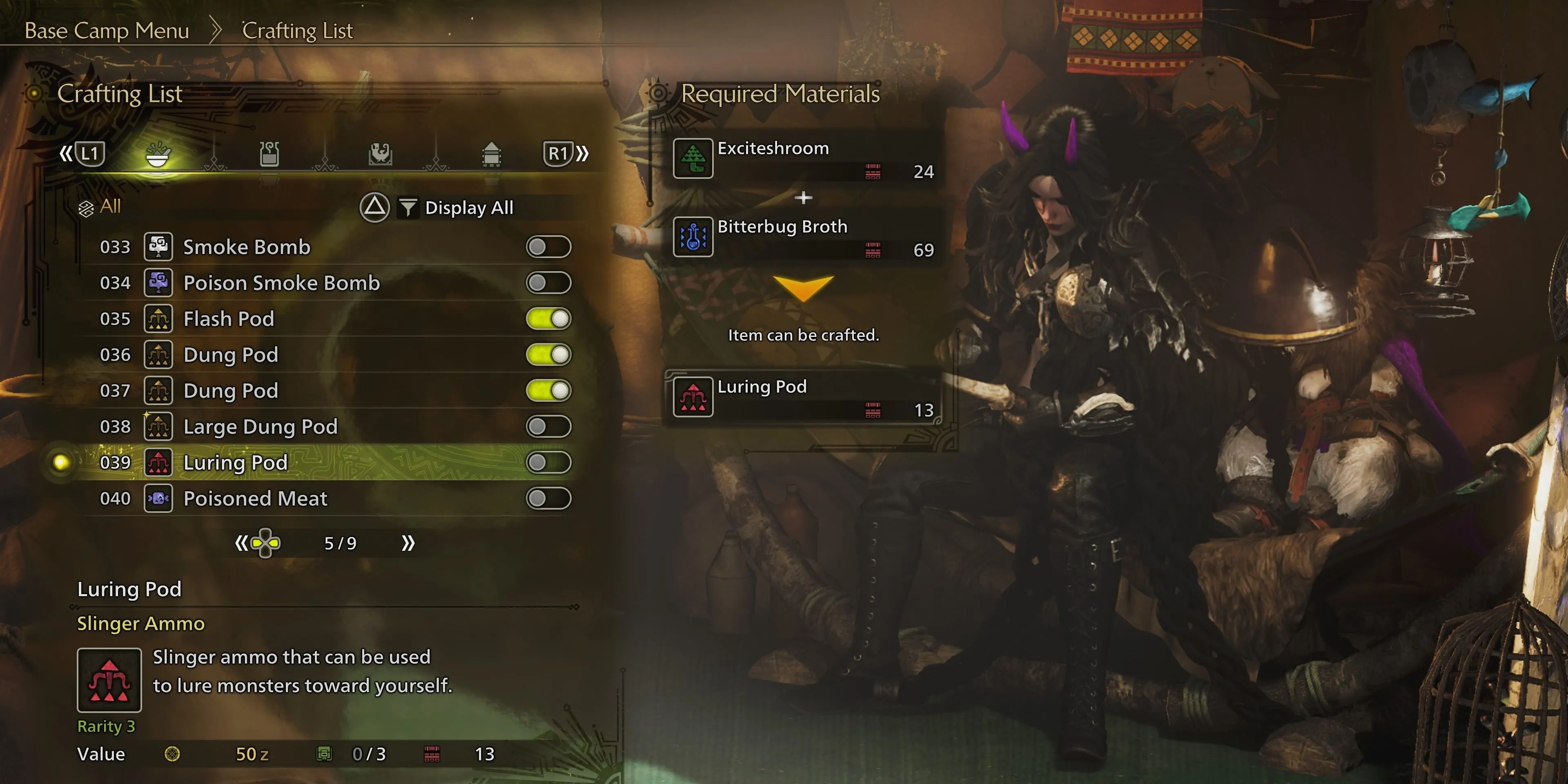1568x784 pixels.
Task: Switch on the Luring Pod list toggle
Action: (548, 462)
